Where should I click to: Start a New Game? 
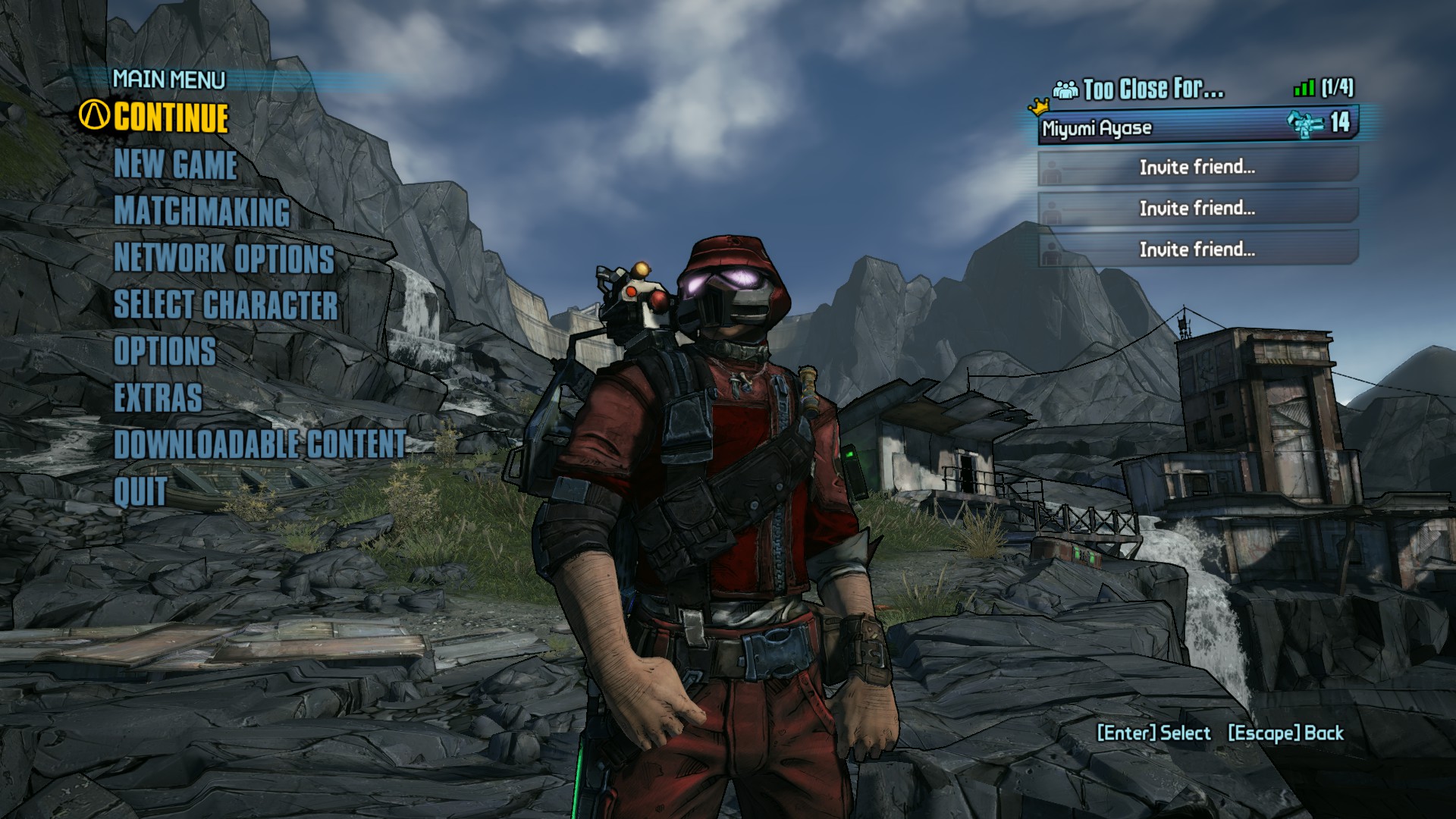175,165
